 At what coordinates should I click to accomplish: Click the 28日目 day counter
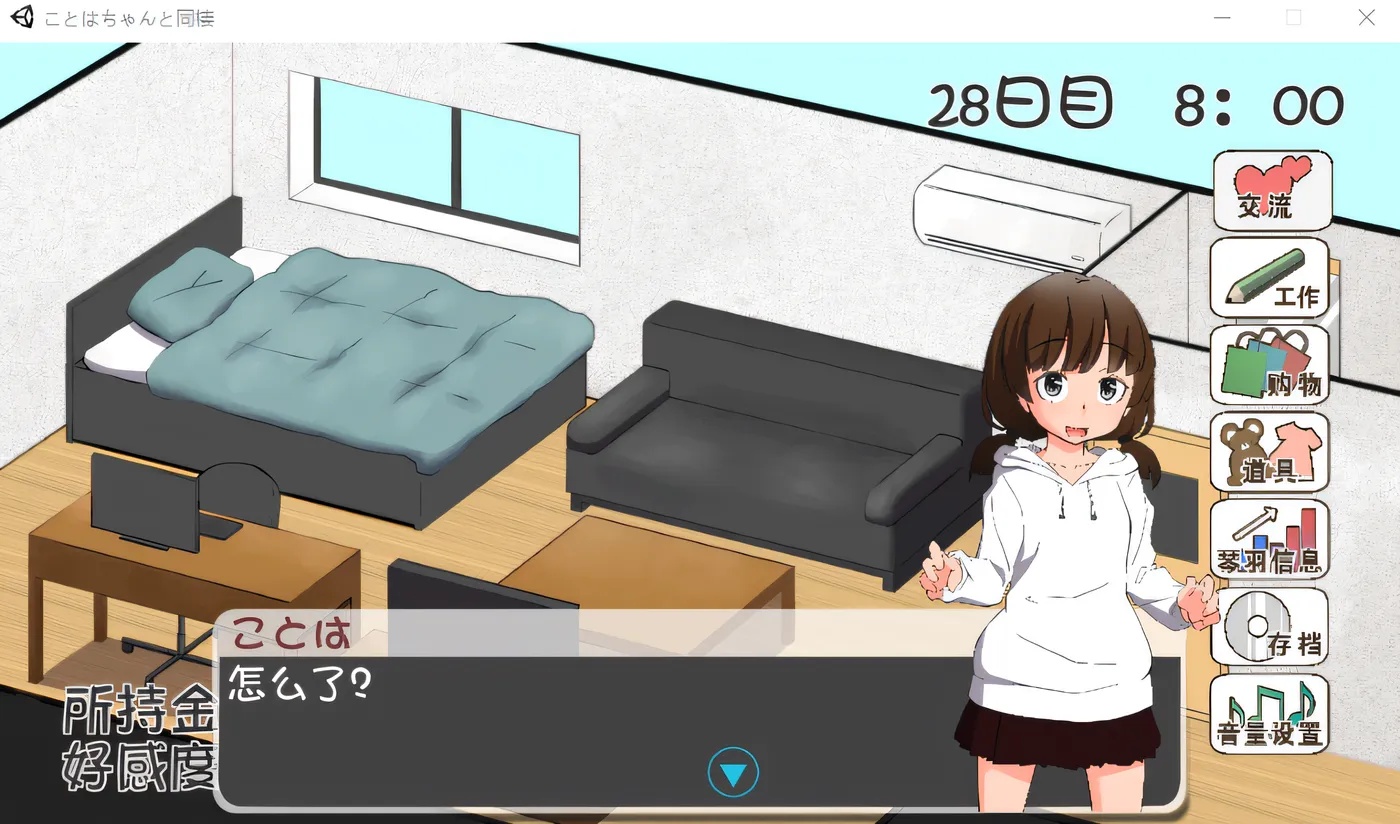(x=1020, y=100)
